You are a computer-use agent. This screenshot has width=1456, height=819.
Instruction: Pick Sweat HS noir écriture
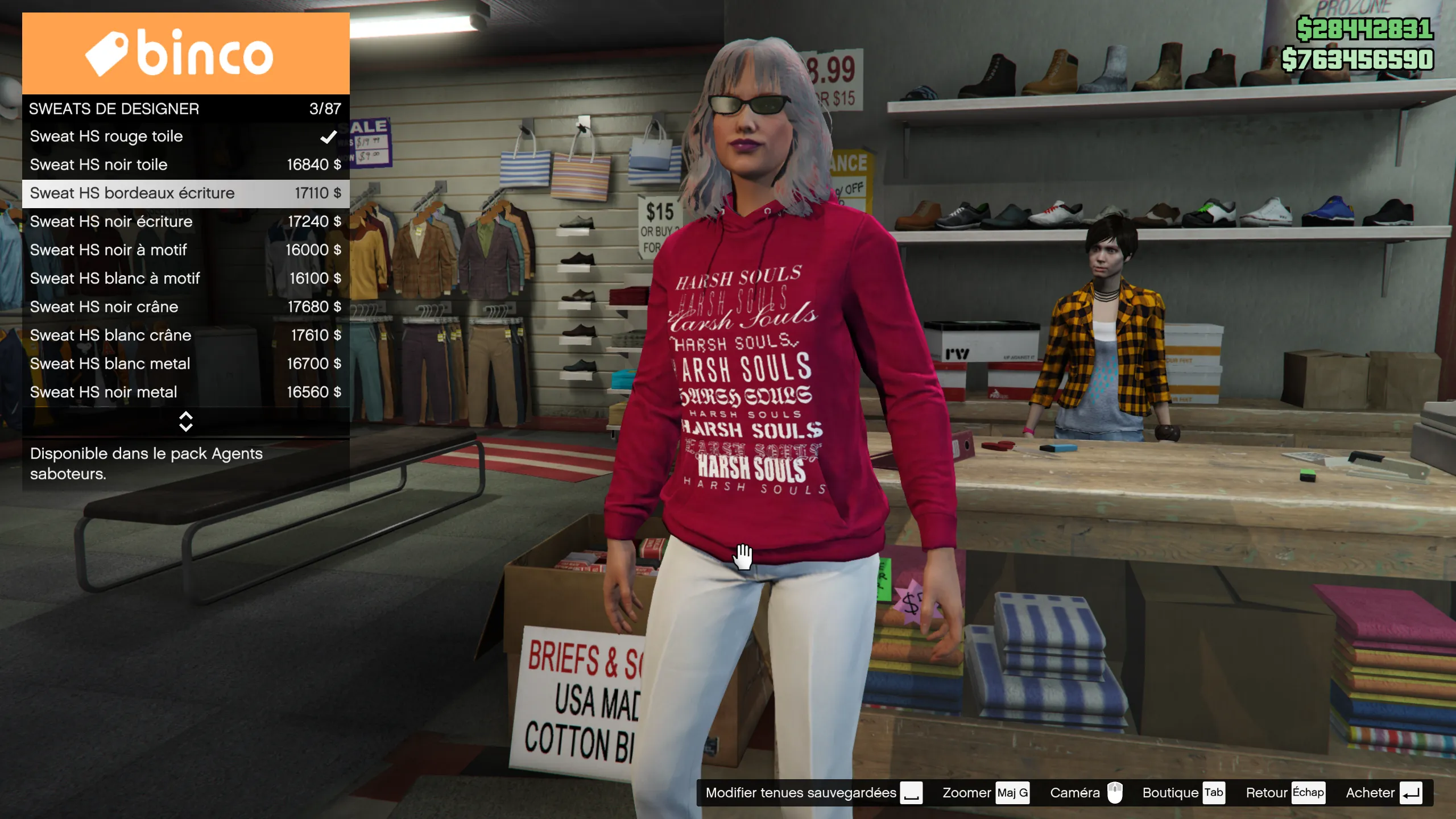pos(185,222)
